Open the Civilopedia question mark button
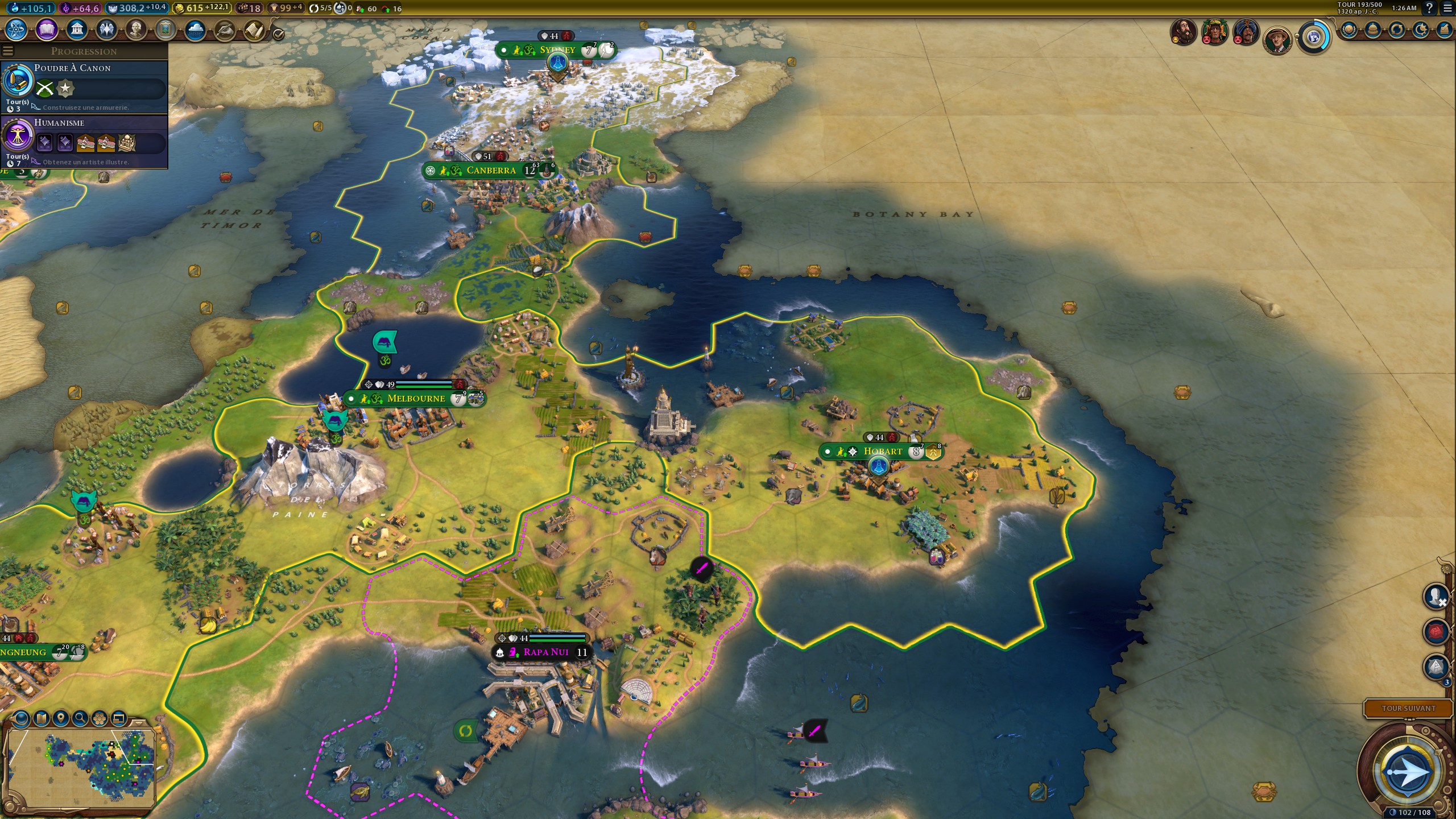Viewport: 1456px width, 819px height. [1429, 8]
